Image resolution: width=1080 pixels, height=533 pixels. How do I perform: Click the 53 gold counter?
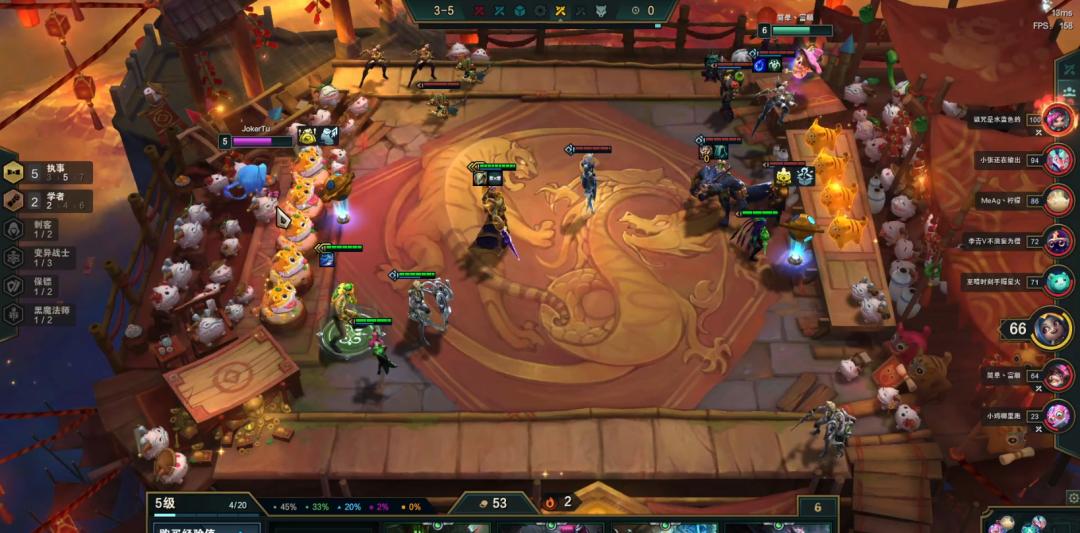point(490,503)
